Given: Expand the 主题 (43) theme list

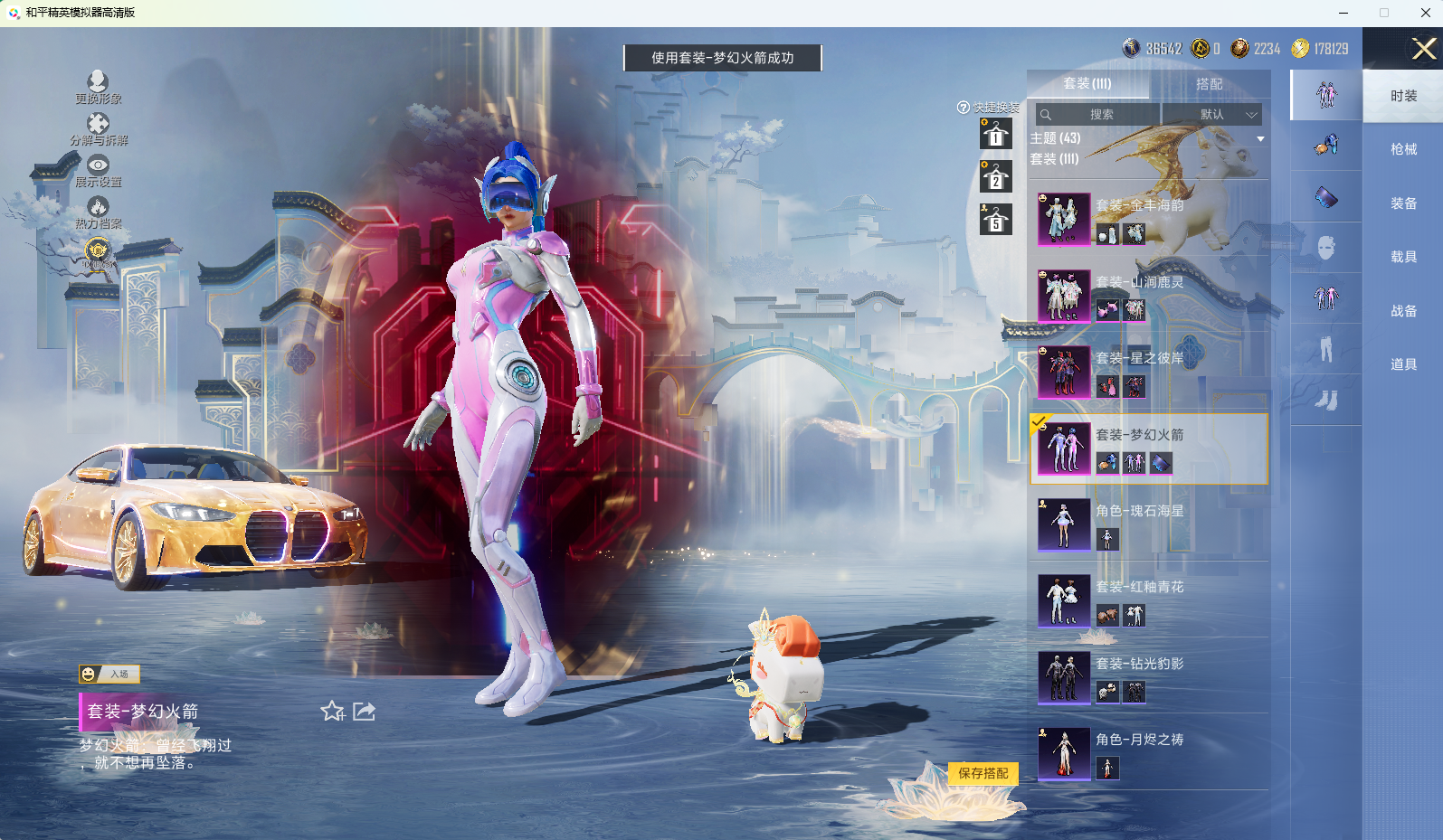Looking at the screenshot, I should click(1260, 139).
